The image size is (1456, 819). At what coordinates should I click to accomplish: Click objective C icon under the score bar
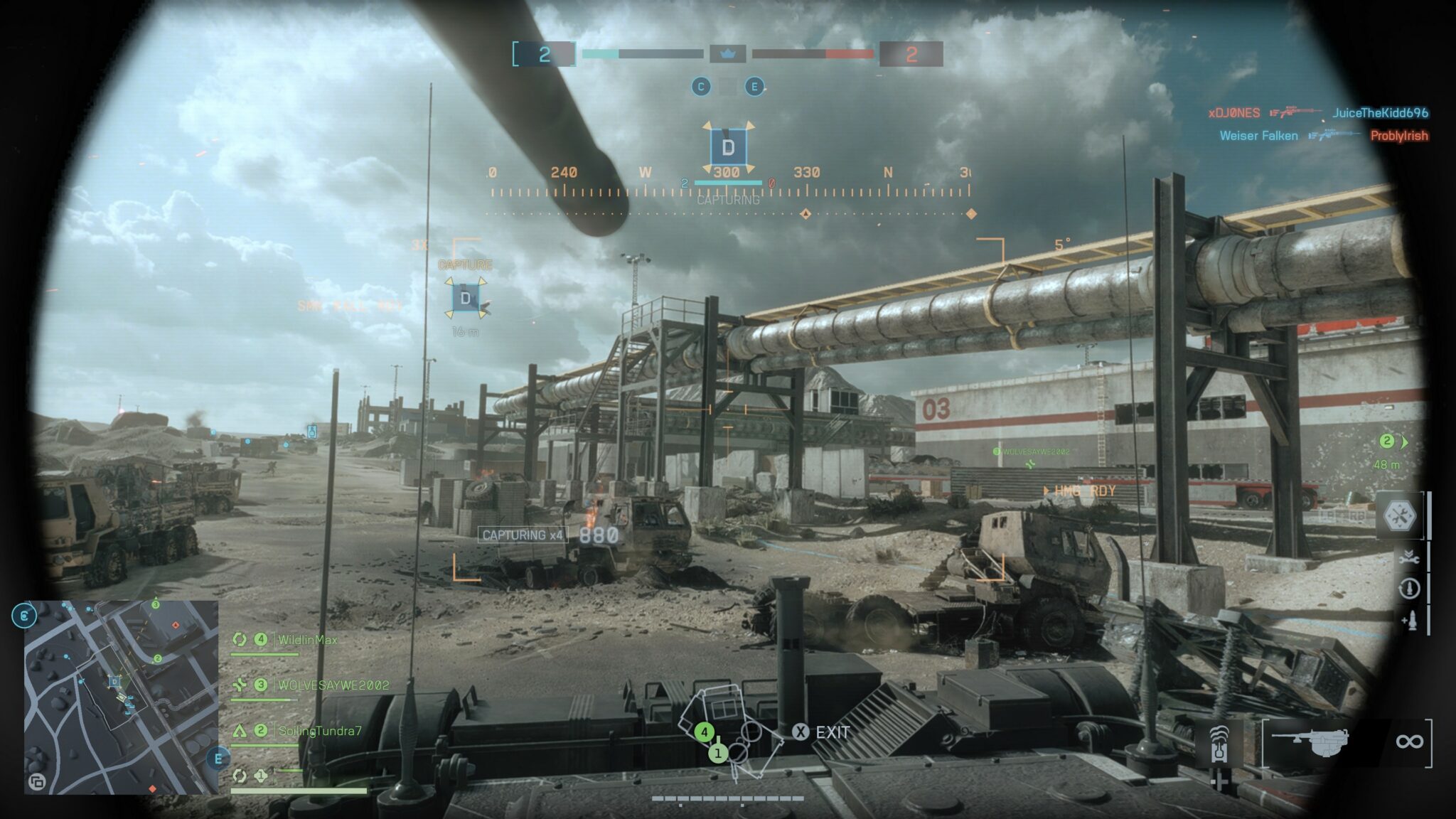[x=701, y=87]
